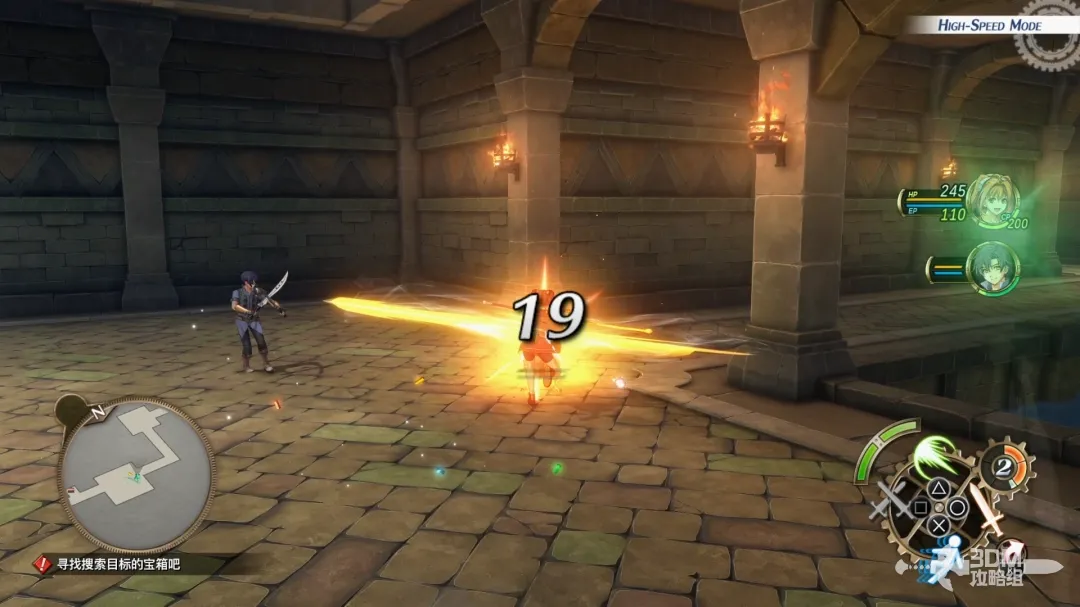Open the circular dungeon minimap
The height and width of the screenshot is (607, 1080).
[x=136, y=475]
